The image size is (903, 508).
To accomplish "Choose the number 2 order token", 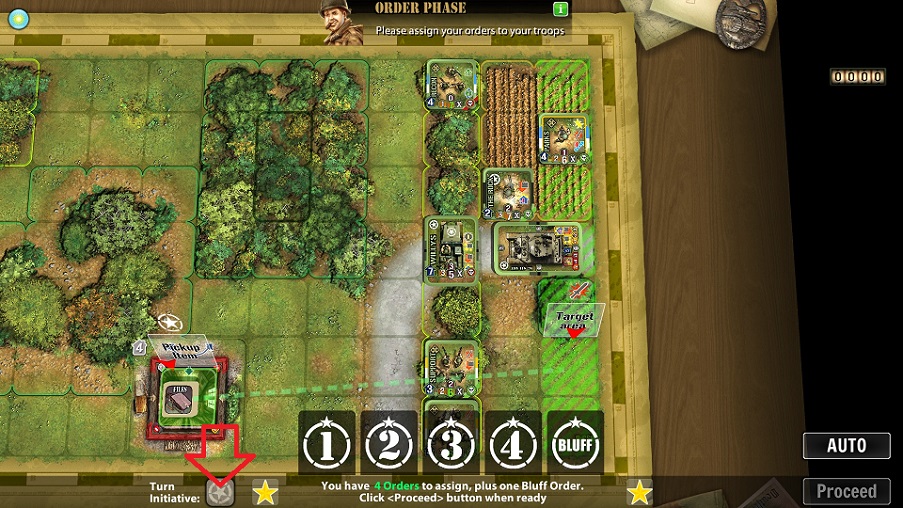I will pos(389,442).
